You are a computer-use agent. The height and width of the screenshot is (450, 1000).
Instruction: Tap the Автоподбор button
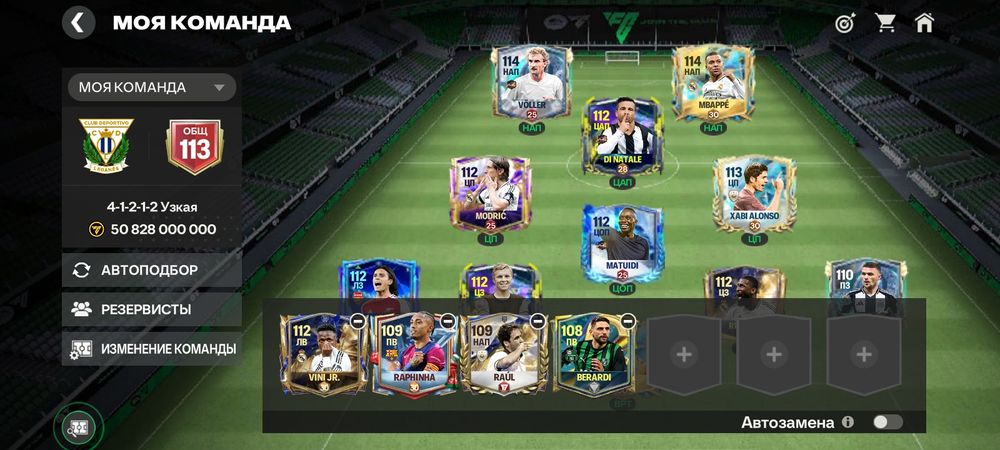pyautogui.click(x=152, y=270)
